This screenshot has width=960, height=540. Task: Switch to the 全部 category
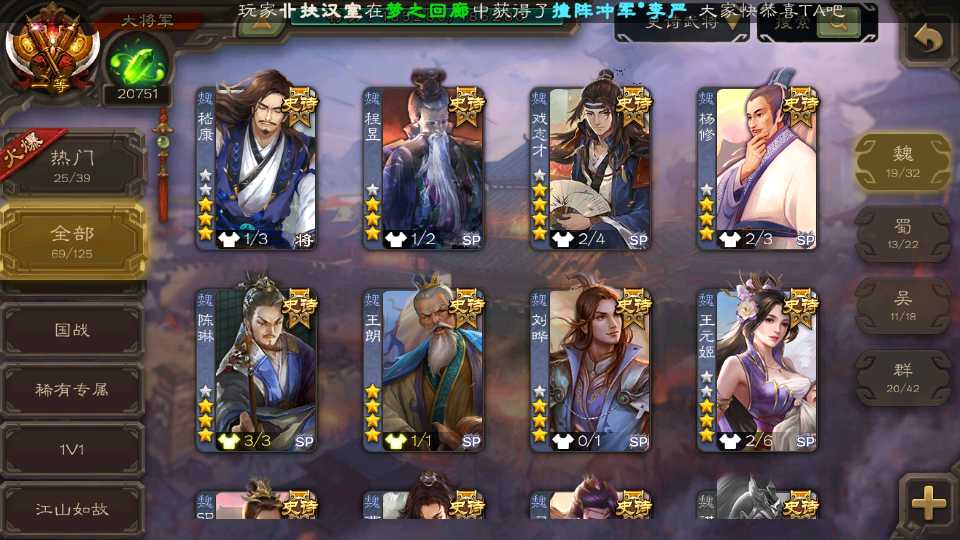[x=72, y=240]
